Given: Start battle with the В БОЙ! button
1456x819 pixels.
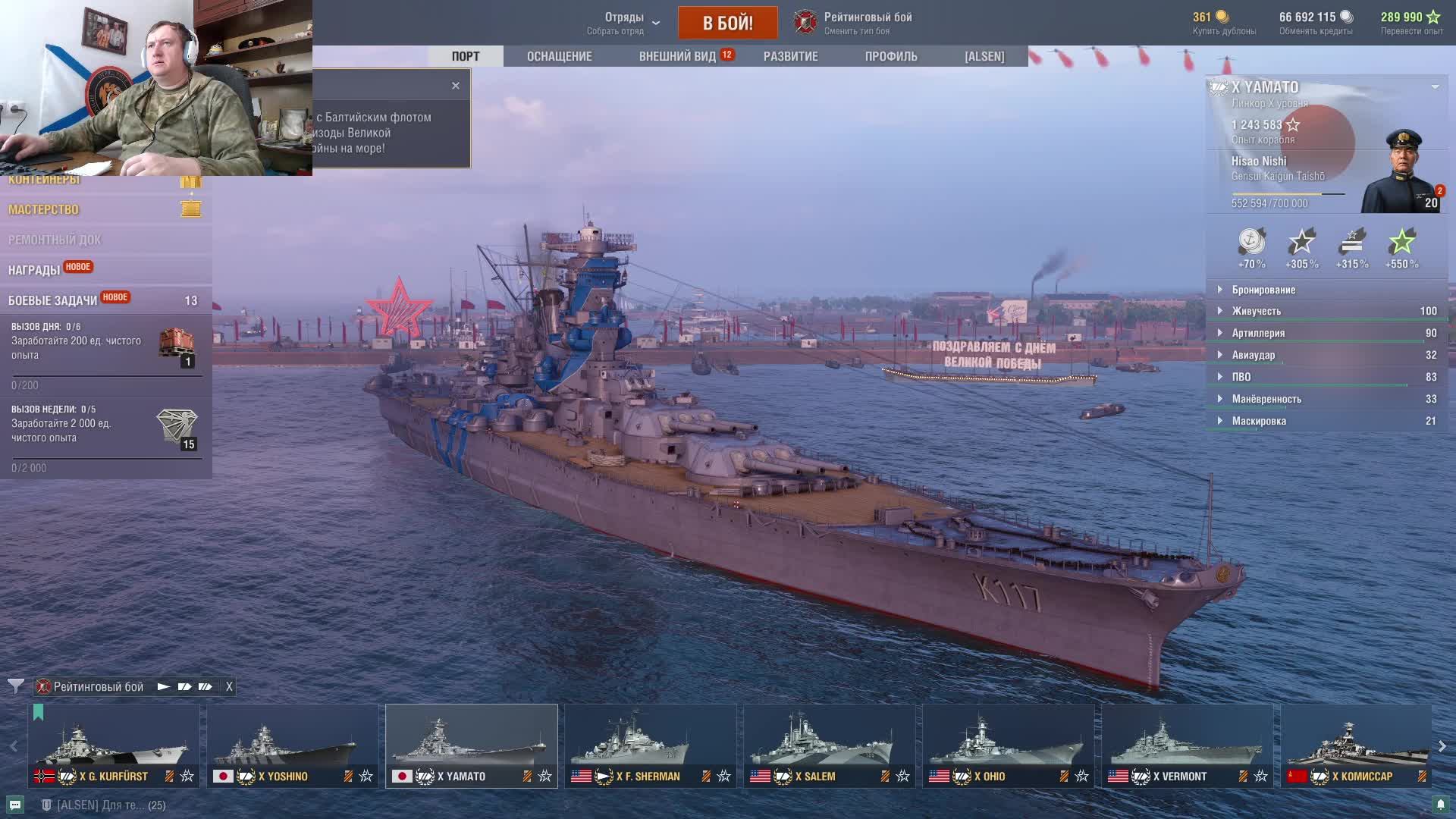Looking at the screenshot, I should tap(727, 23).
